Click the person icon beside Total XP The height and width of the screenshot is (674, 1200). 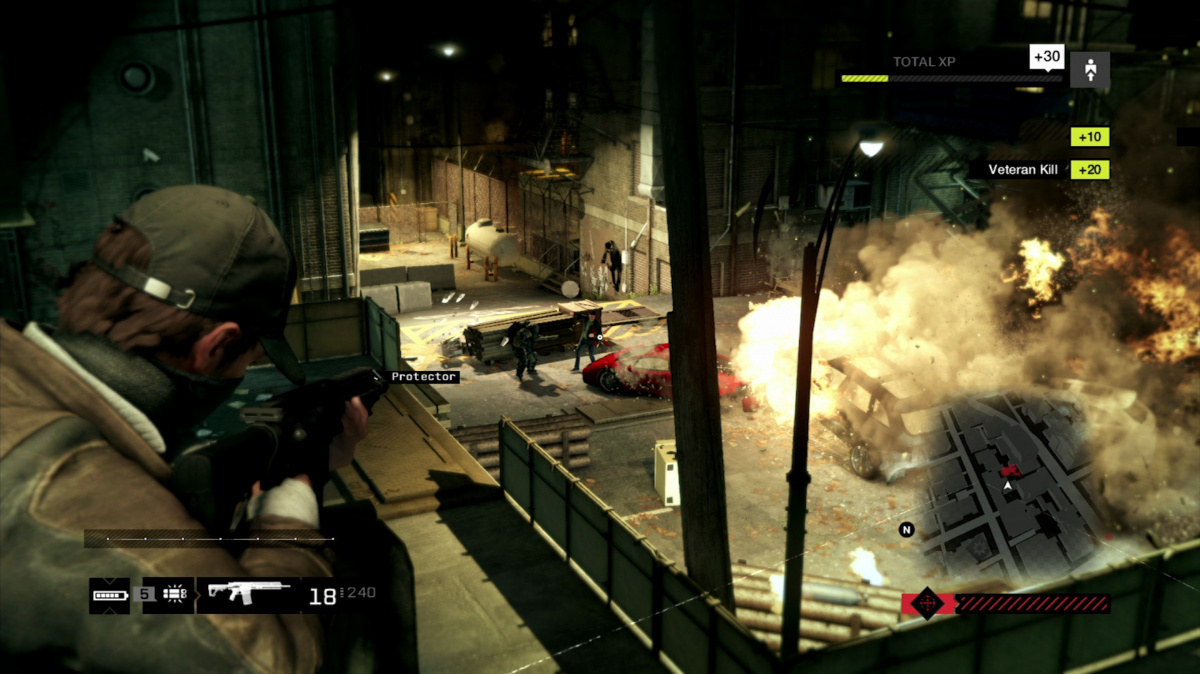click(x=1089, y=70)
